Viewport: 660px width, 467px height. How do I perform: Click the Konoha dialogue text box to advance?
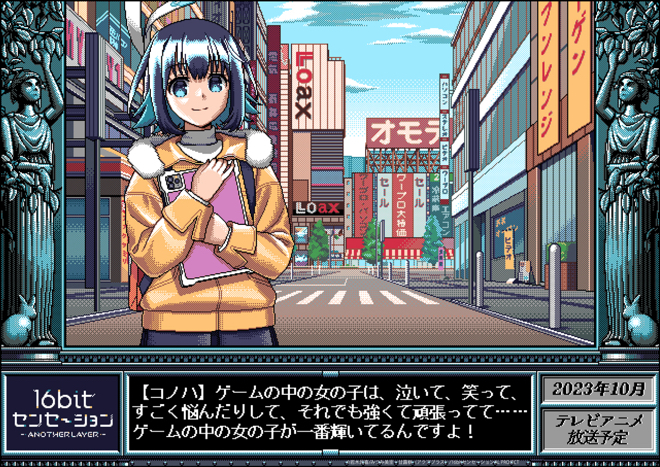point(330,411)
